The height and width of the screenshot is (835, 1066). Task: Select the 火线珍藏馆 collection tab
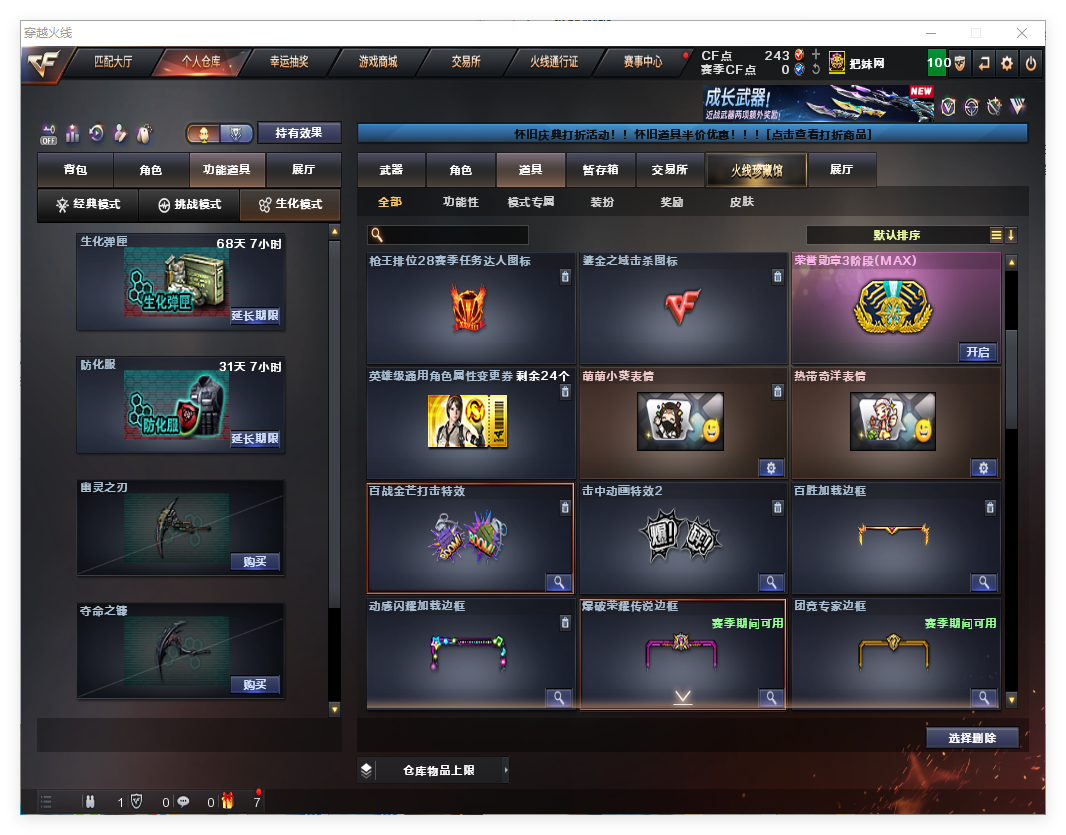756,170
